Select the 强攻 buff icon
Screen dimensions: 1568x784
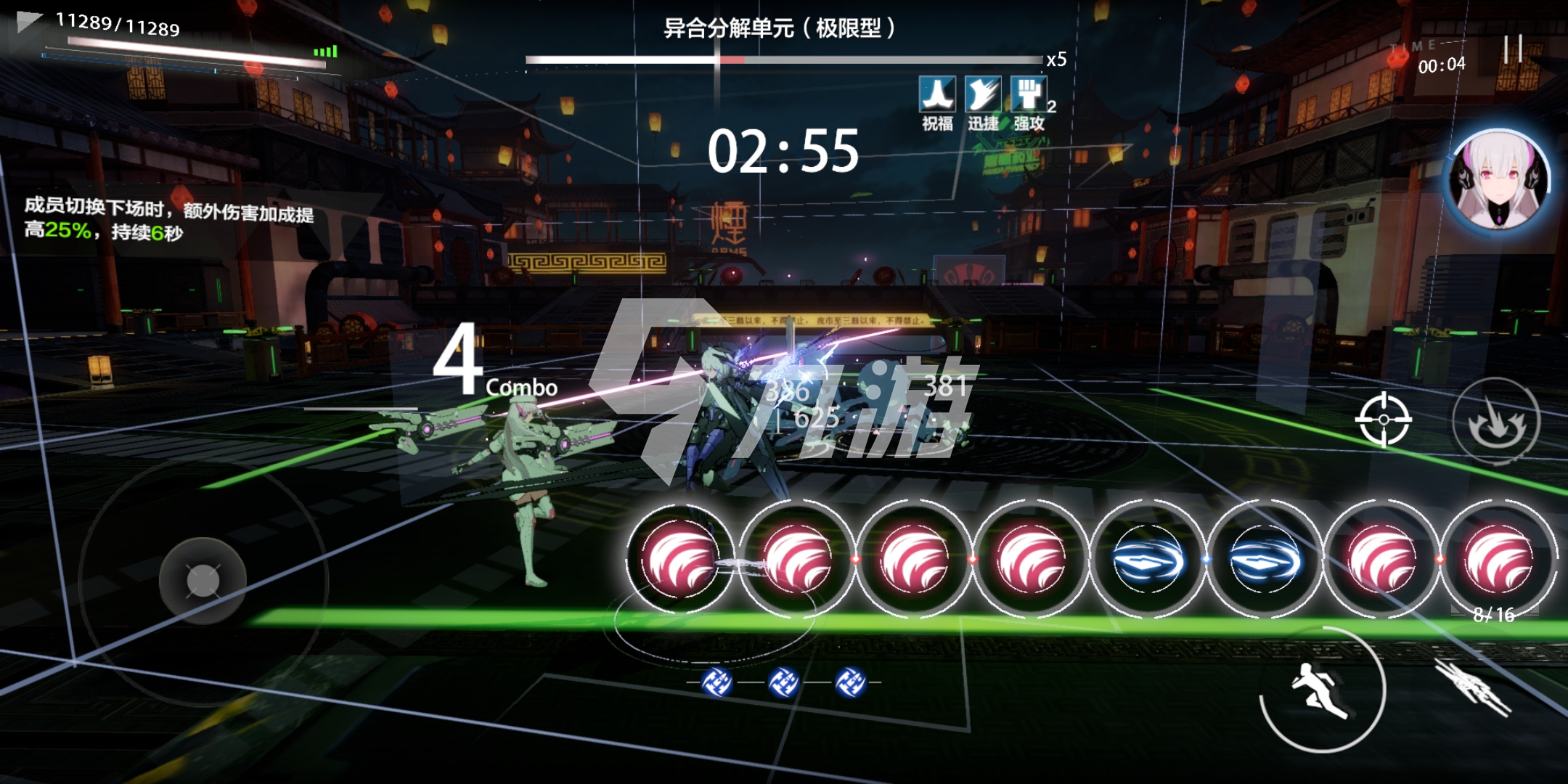tap(1029, 95)
